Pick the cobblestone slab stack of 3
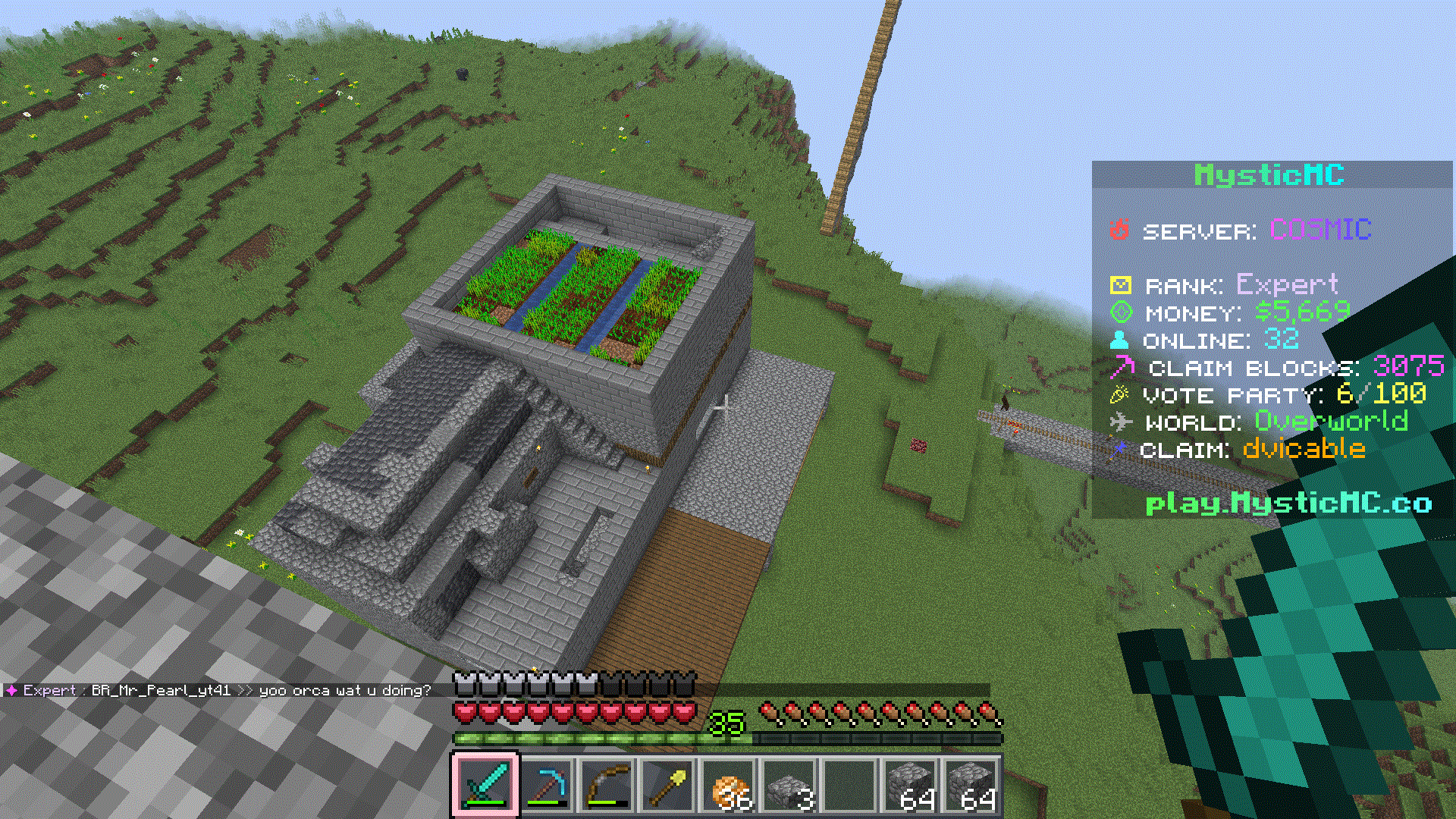The height and width of the screenshot is (819, 1456). click(789, 786)
